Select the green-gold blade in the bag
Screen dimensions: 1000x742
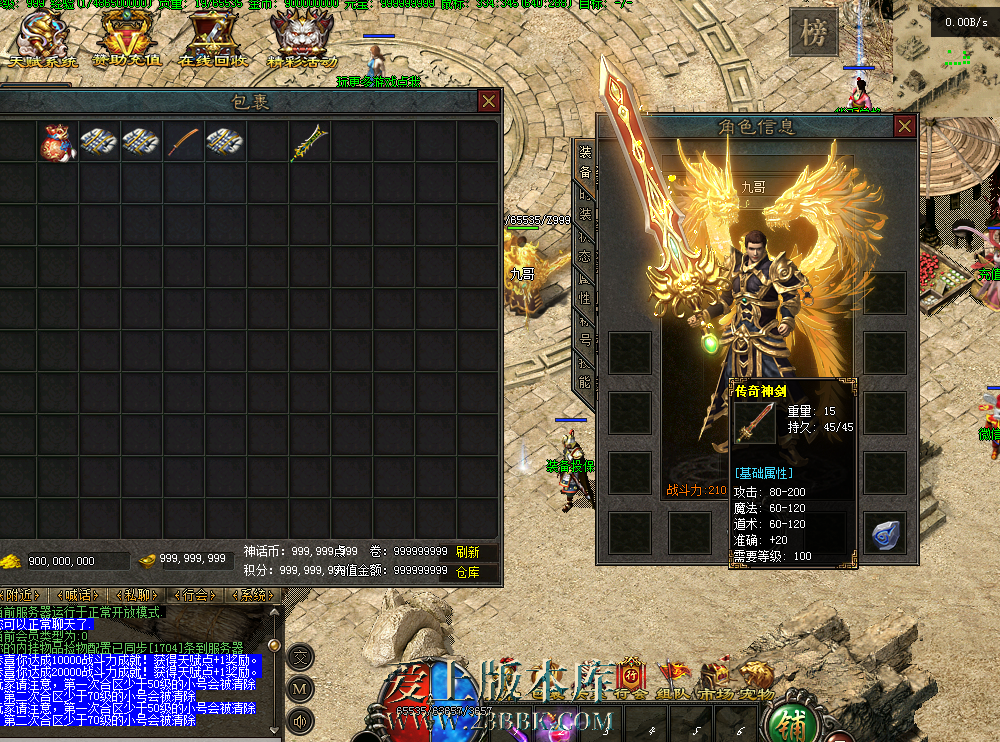[309, 143]
